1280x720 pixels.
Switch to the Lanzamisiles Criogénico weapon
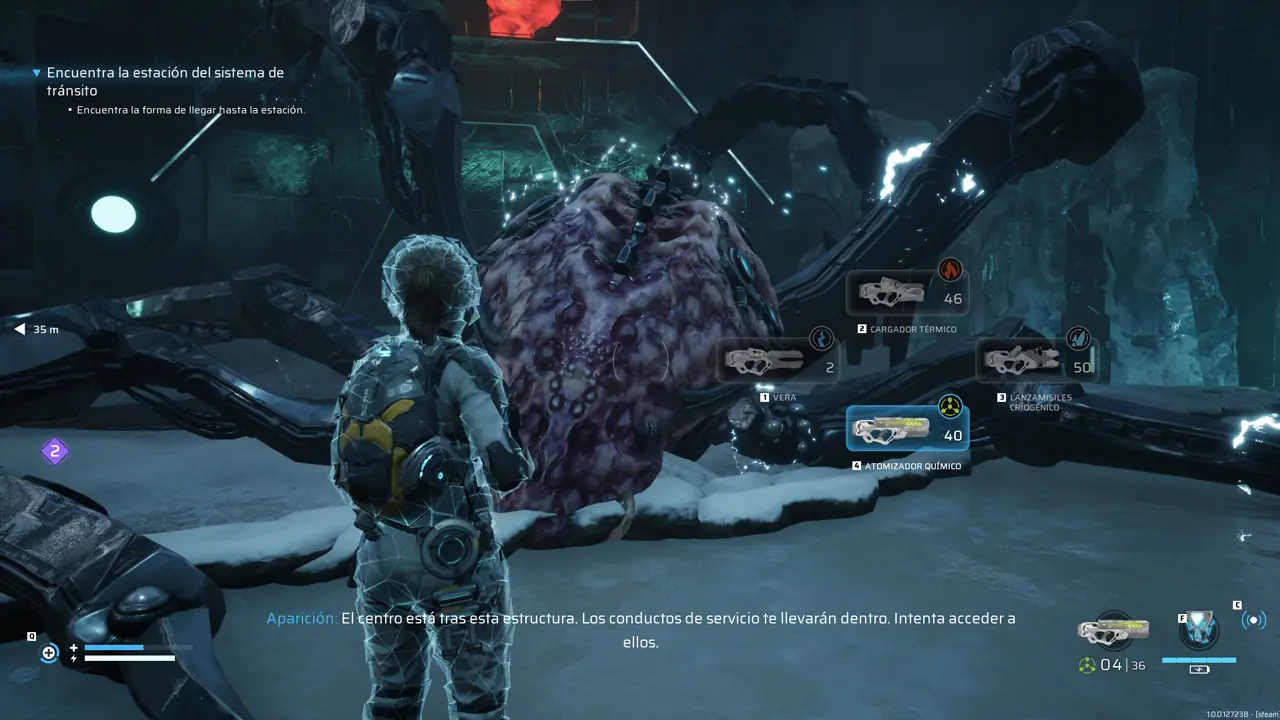click(x=1036, y=361)
